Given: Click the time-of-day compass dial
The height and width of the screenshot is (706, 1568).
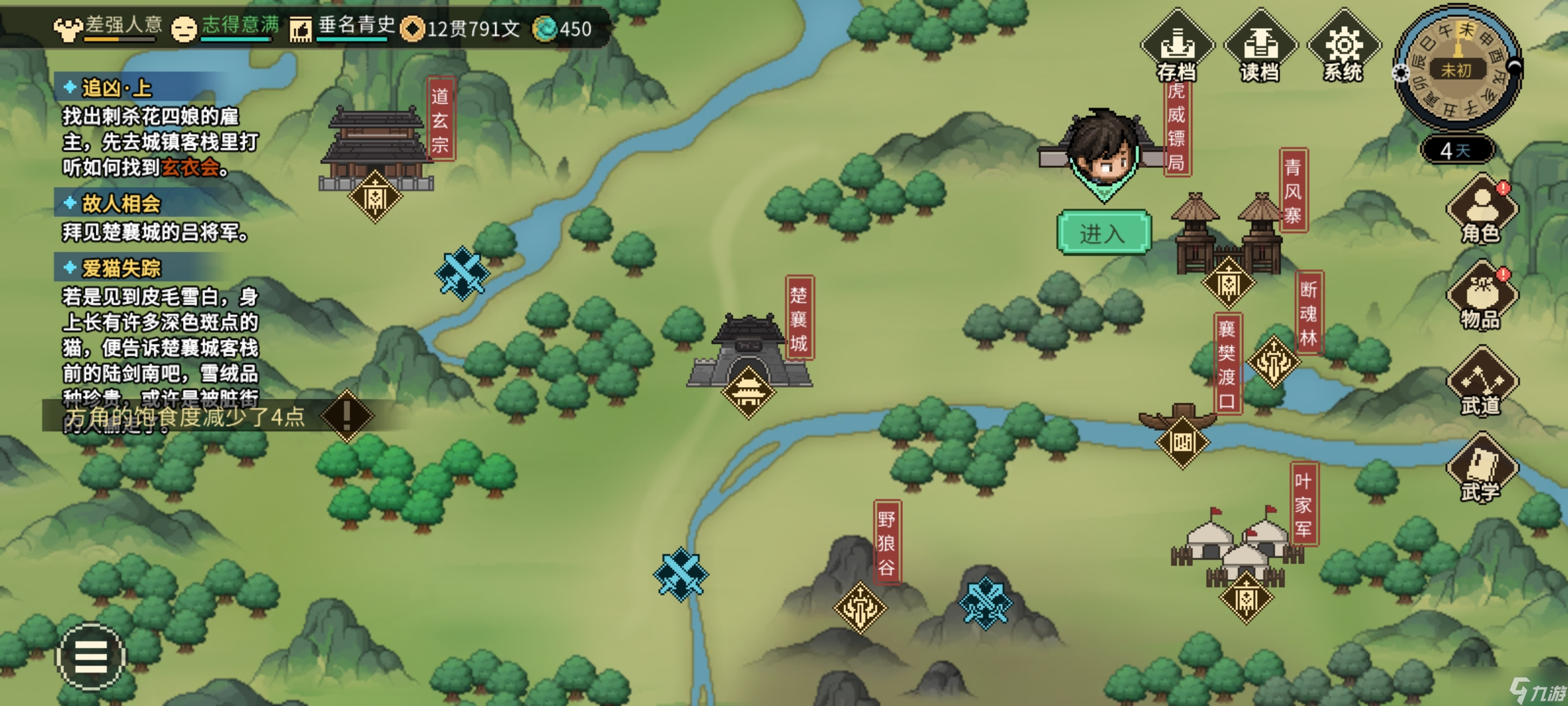Looking at the screenshot, I should [x=1458, y=69].
